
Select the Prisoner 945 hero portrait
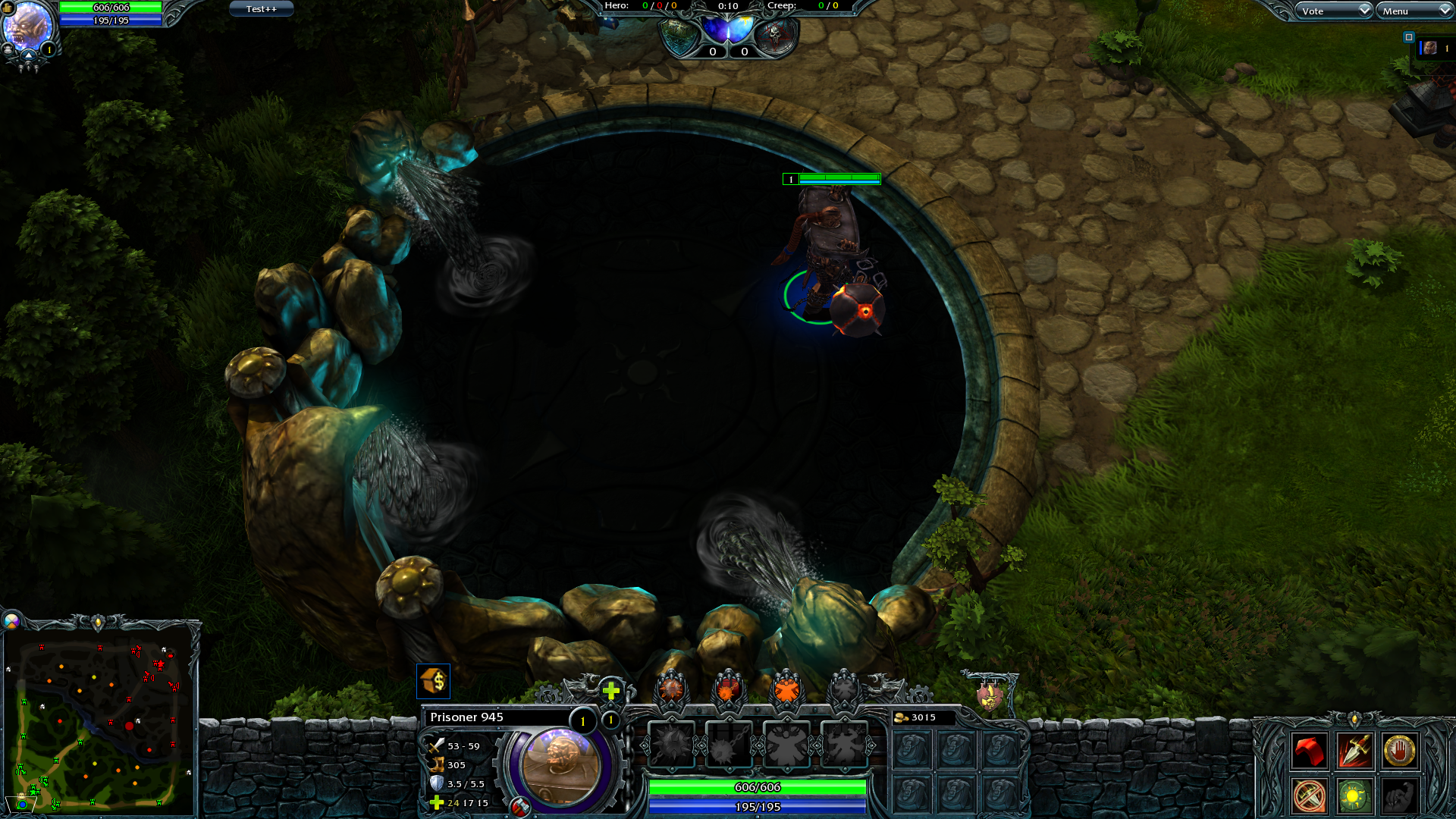(x=560, y=766)
